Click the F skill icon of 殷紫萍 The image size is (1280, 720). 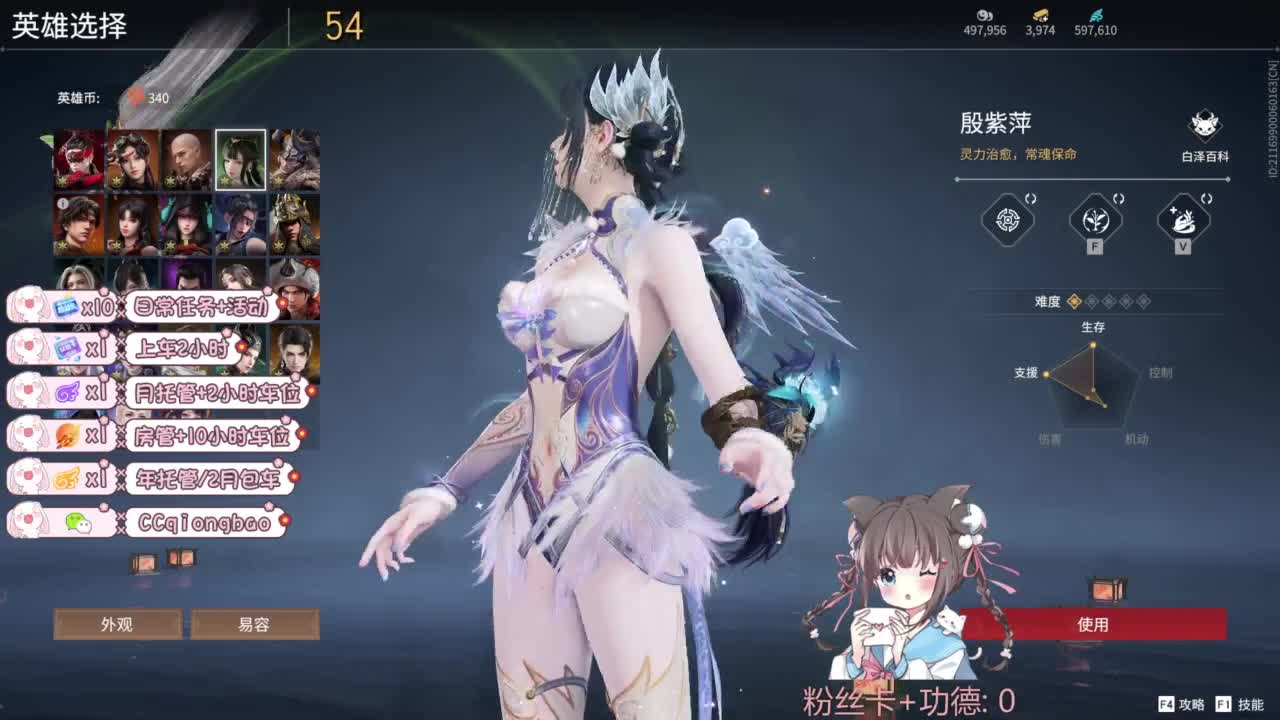tap(1094, 222)
